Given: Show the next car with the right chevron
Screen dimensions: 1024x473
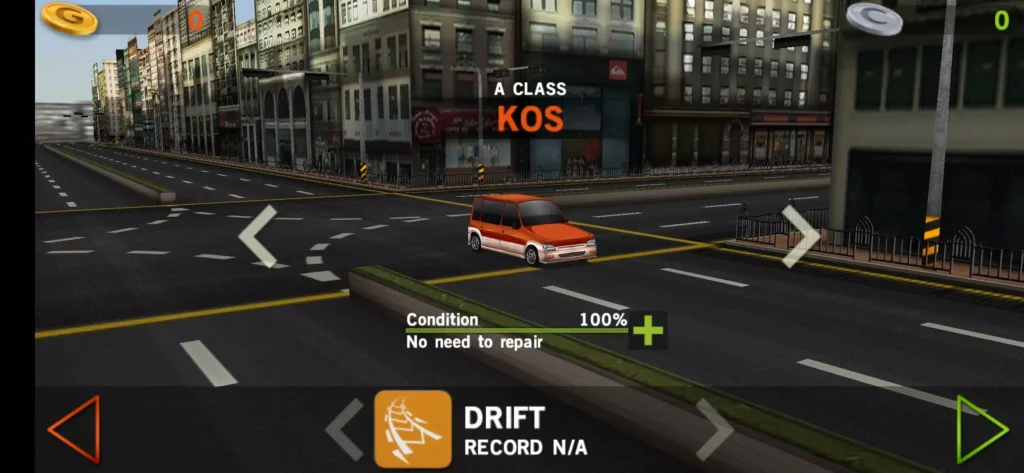Looking at the screenshot, I should tap(801, 236).
